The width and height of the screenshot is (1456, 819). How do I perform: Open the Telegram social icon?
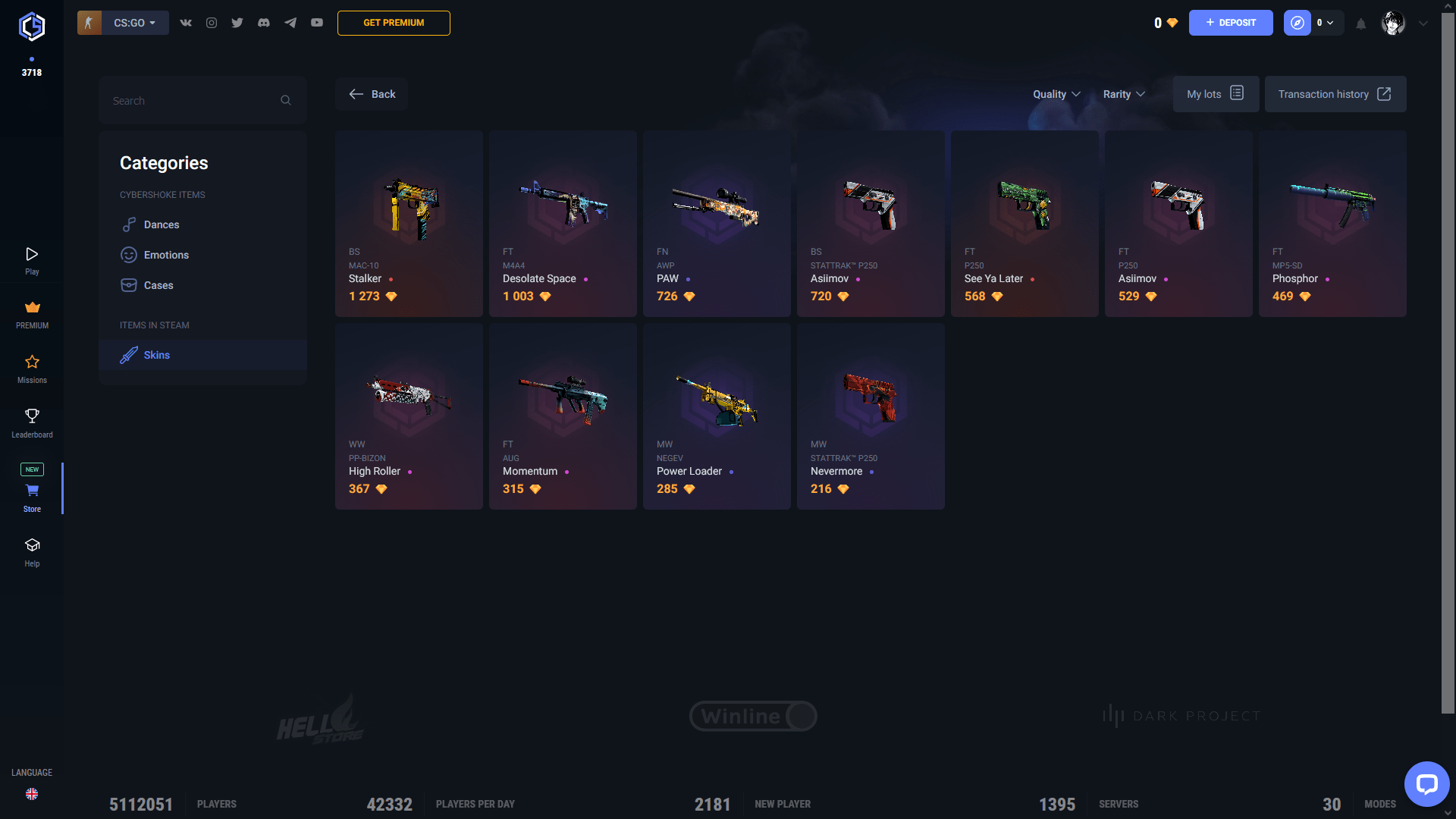coord(290,23)
